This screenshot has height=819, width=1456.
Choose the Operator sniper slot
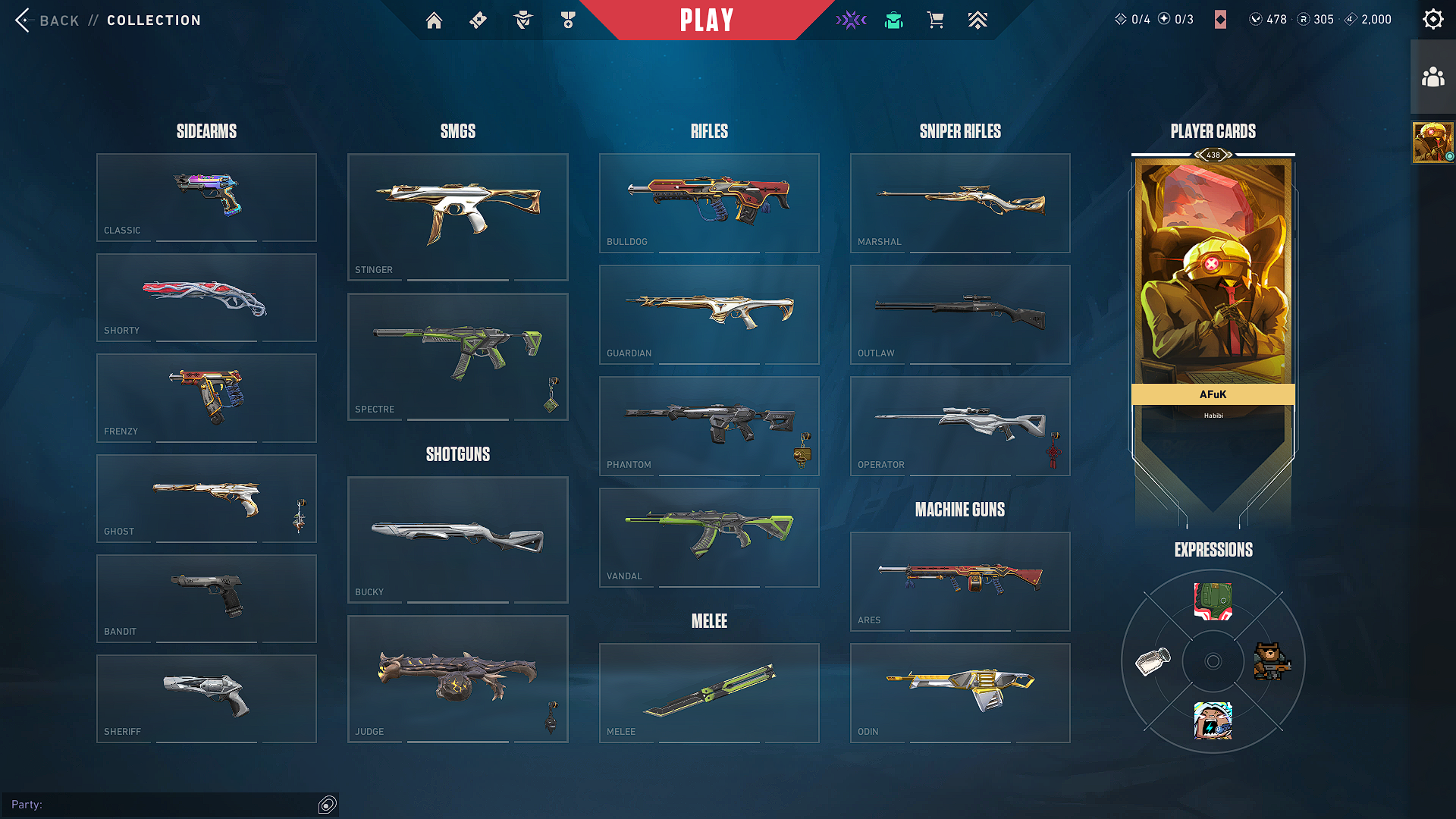pyautogui.click(x=960, y=425)
